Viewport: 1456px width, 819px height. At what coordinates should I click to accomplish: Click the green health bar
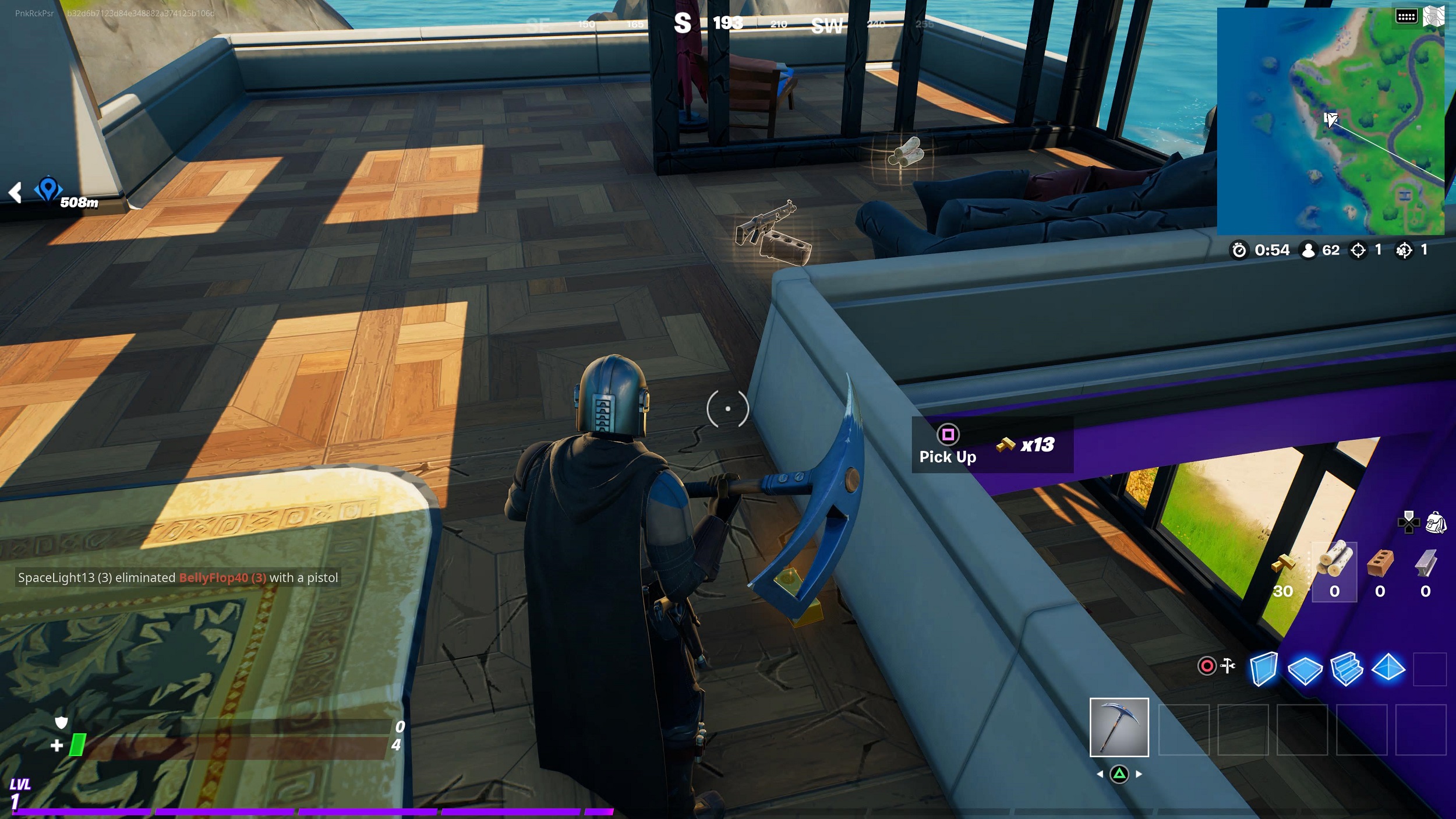click(79, 744)
